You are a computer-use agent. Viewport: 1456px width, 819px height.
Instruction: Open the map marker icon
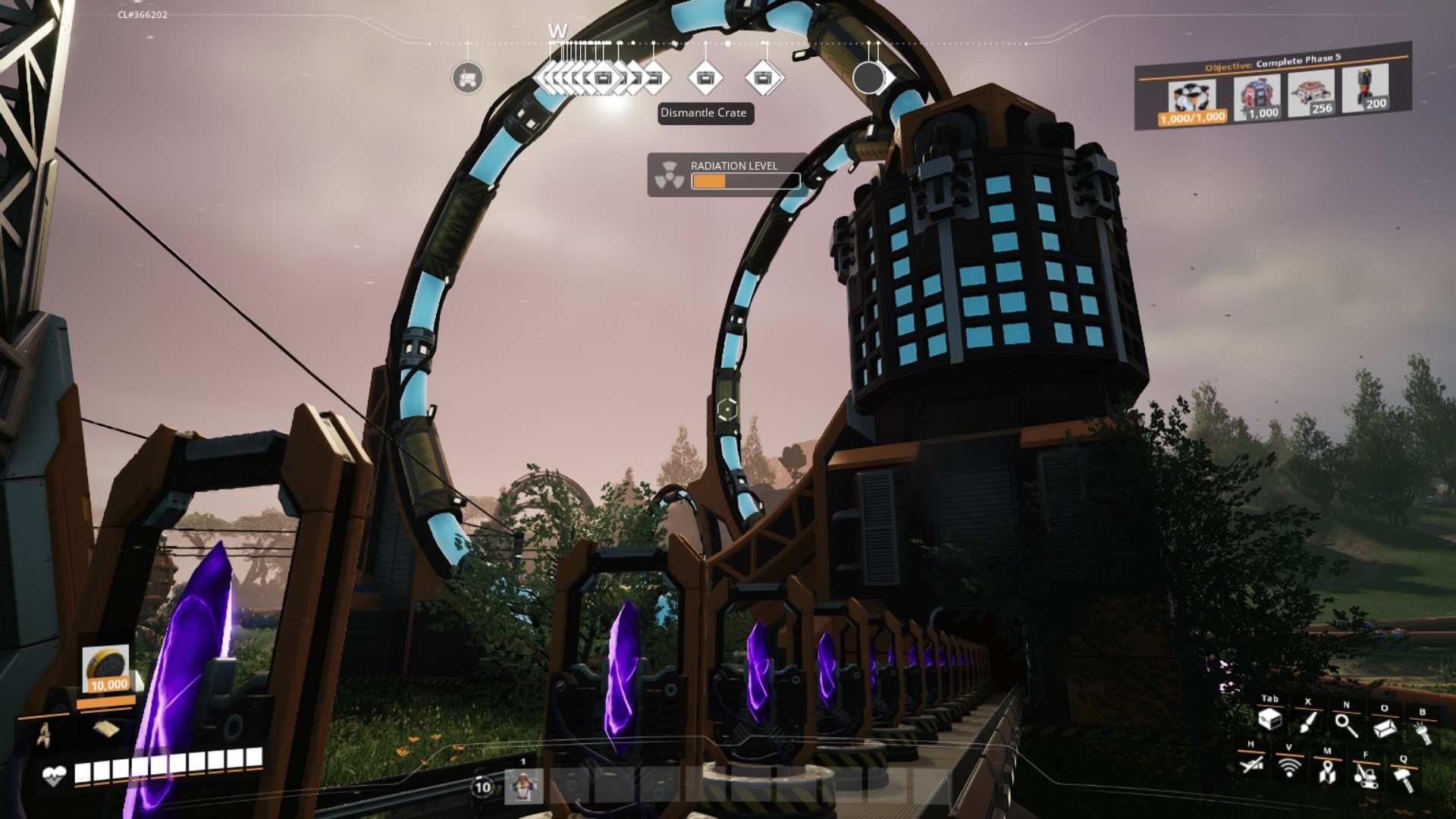(1326, 773)
